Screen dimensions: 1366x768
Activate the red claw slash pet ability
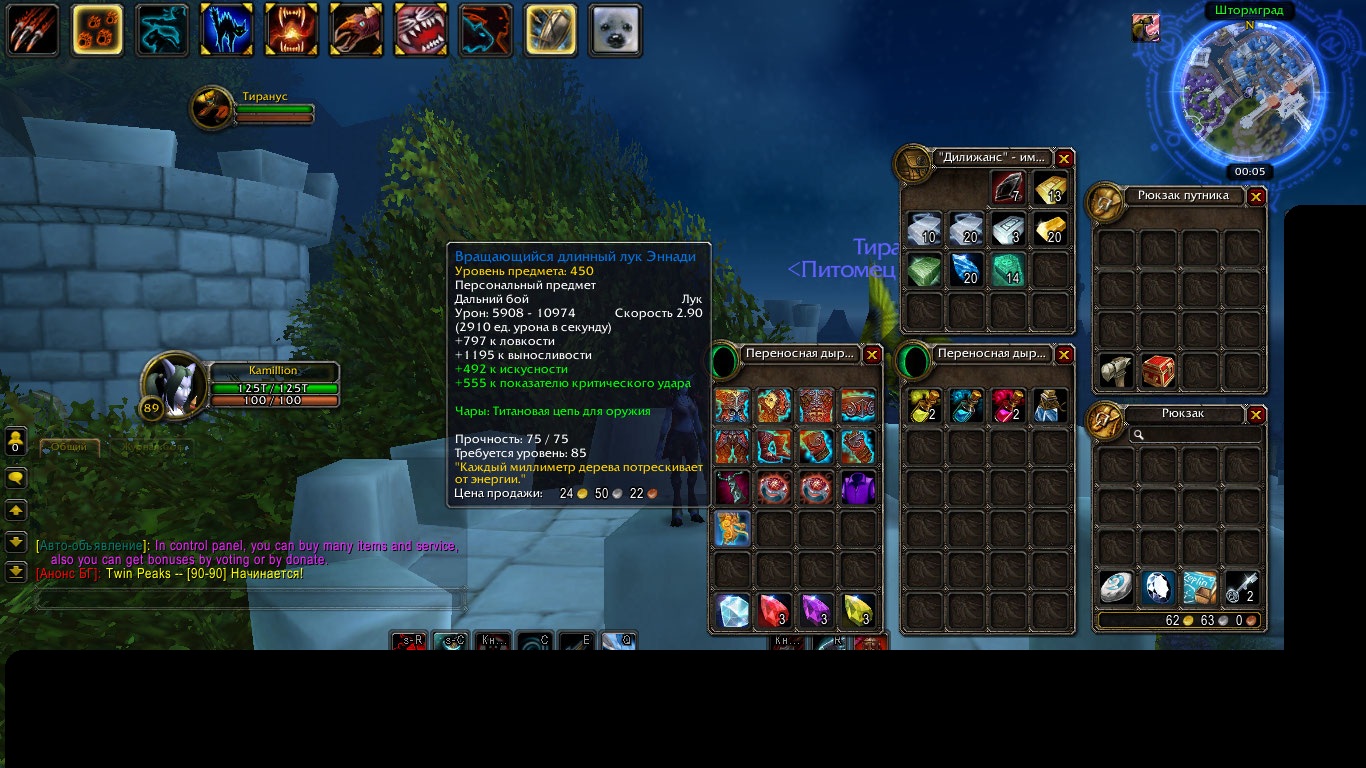pos(33,30)
